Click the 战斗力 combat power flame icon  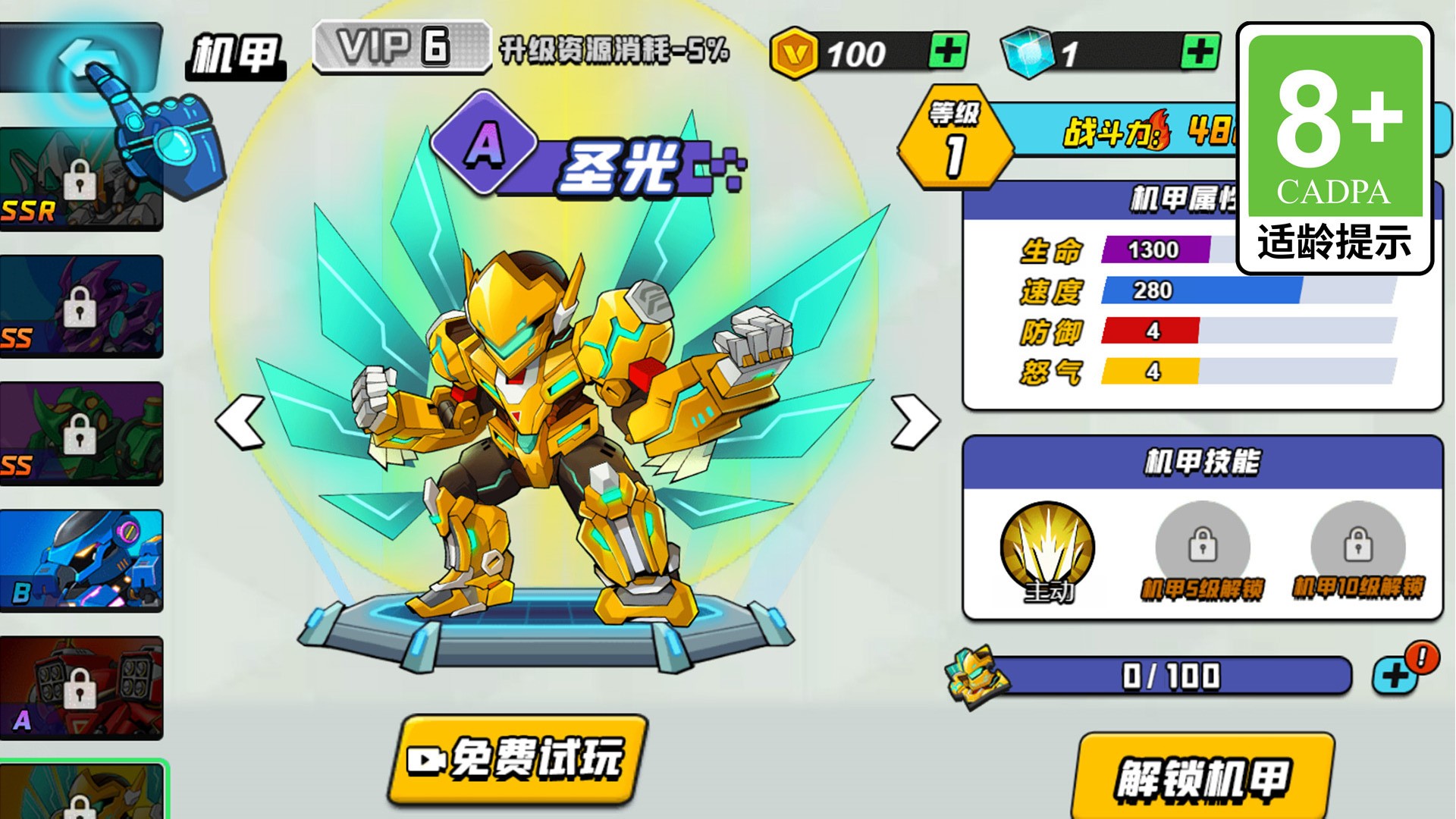[1160, 129]
